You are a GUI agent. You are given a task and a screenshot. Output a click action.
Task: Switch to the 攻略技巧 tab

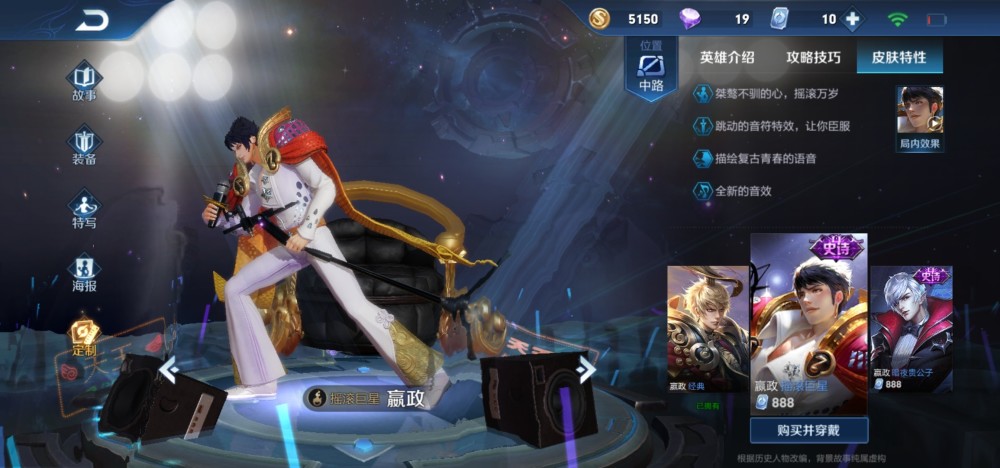(x=813, y=57)
